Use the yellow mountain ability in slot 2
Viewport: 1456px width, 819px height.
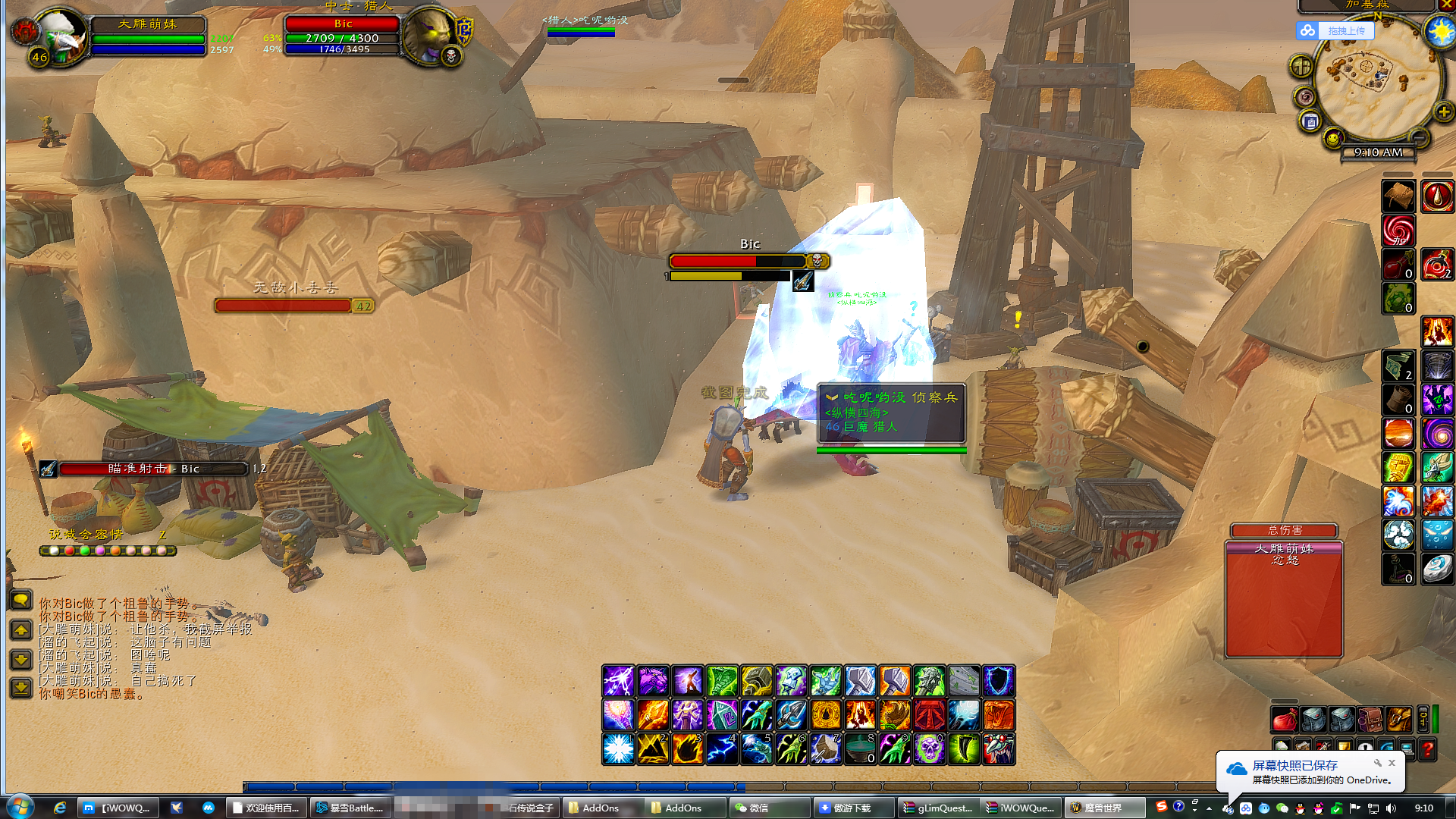point(653,749)
